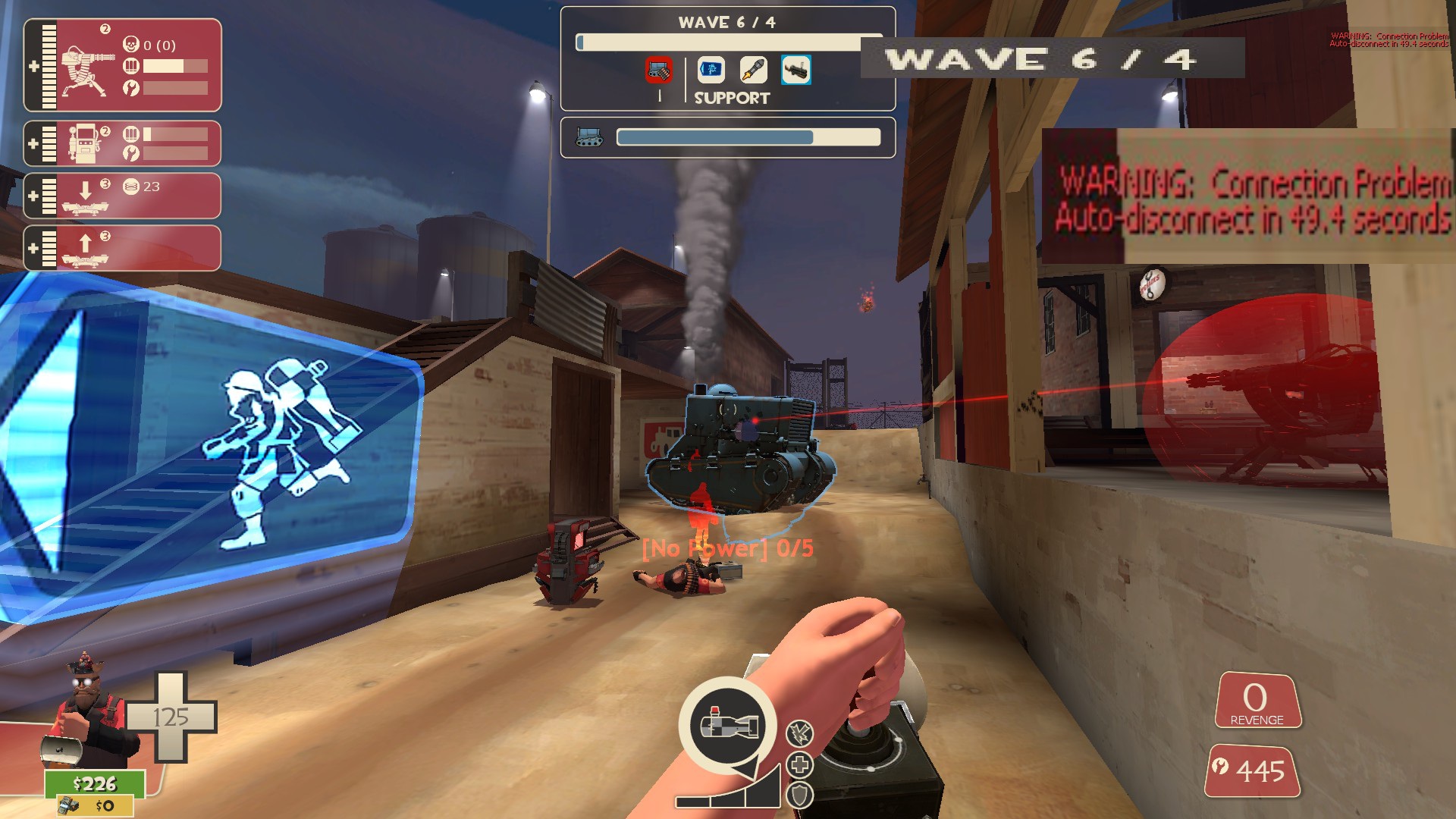Select the rocket support enemy icon
Image resolution: width=1456 pixels, height=819 pixels.
(753, 70)
